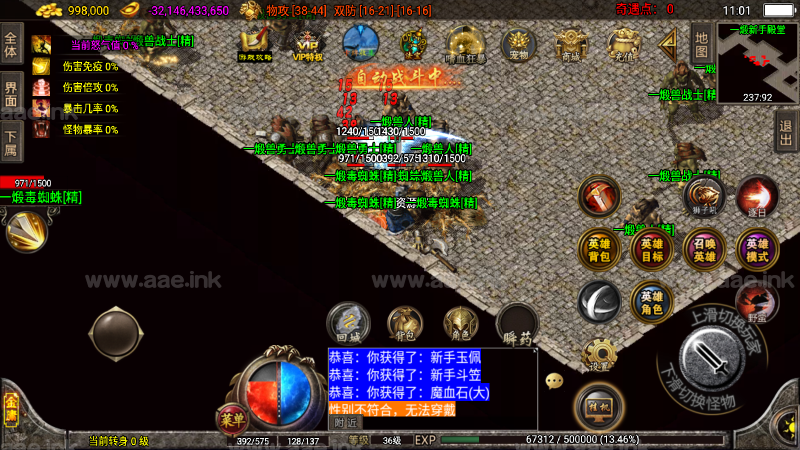
Task: Open the 游戏攻略 game guide
Action: (x=254, y=45)
